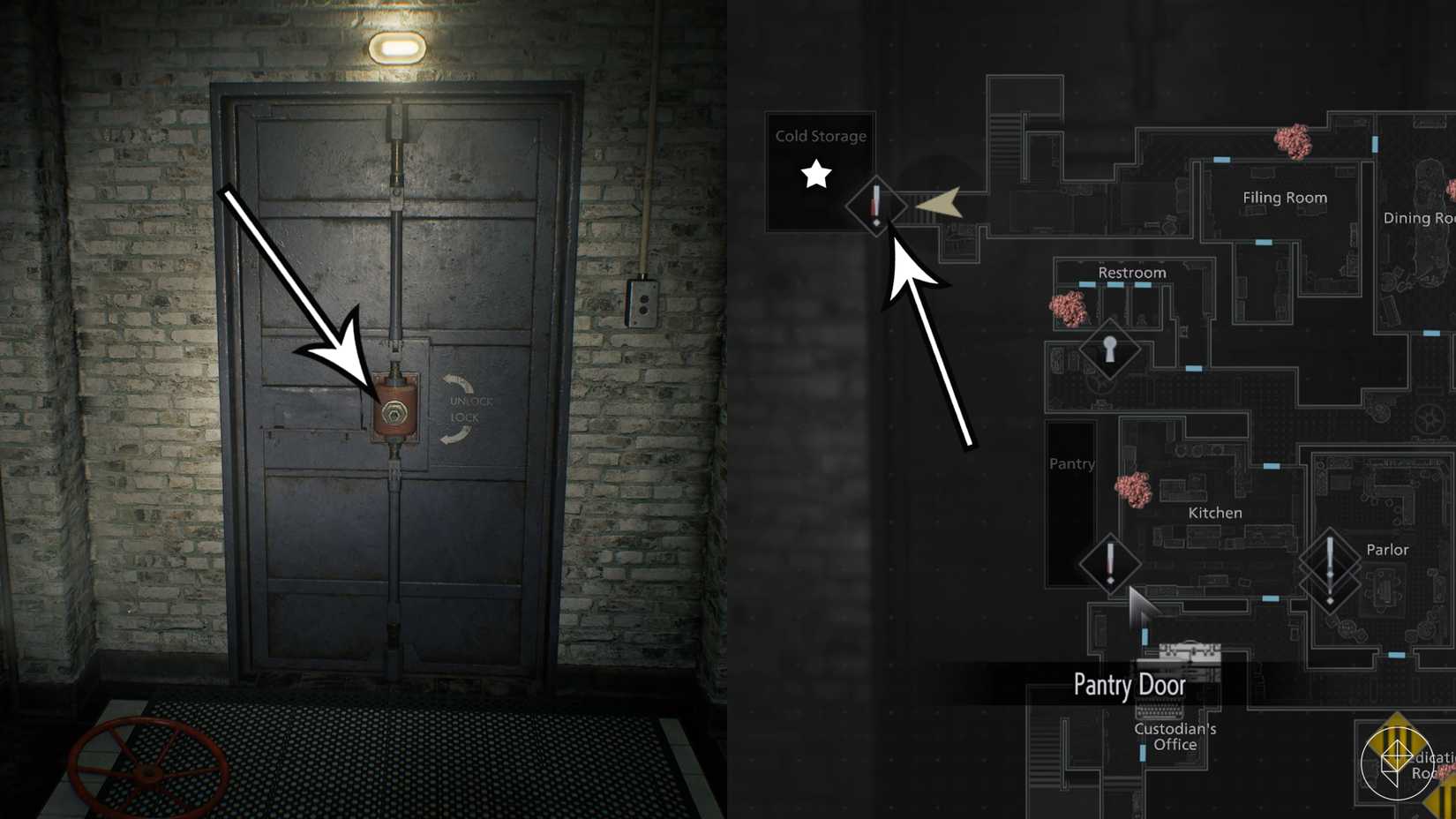1456x819 pixels.
Task: Flip the wall switch panel beside the door
Action: coord(643,302)
